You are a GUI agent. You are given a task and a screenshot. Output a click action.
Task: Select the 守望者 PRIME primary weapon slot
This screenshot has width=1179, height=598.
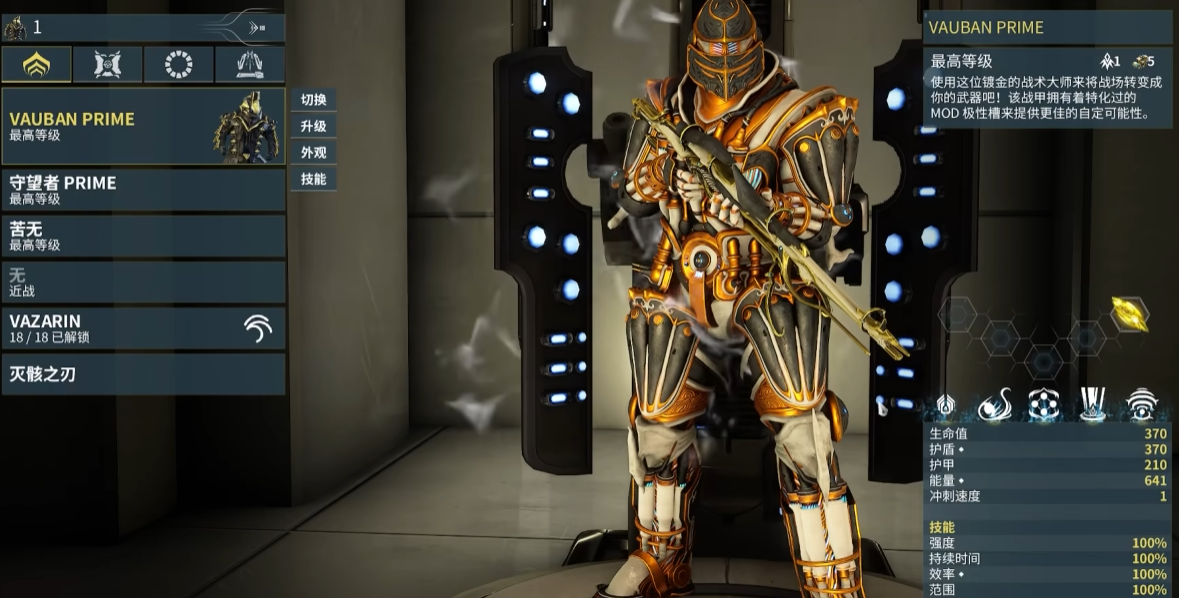click(143, 190)
